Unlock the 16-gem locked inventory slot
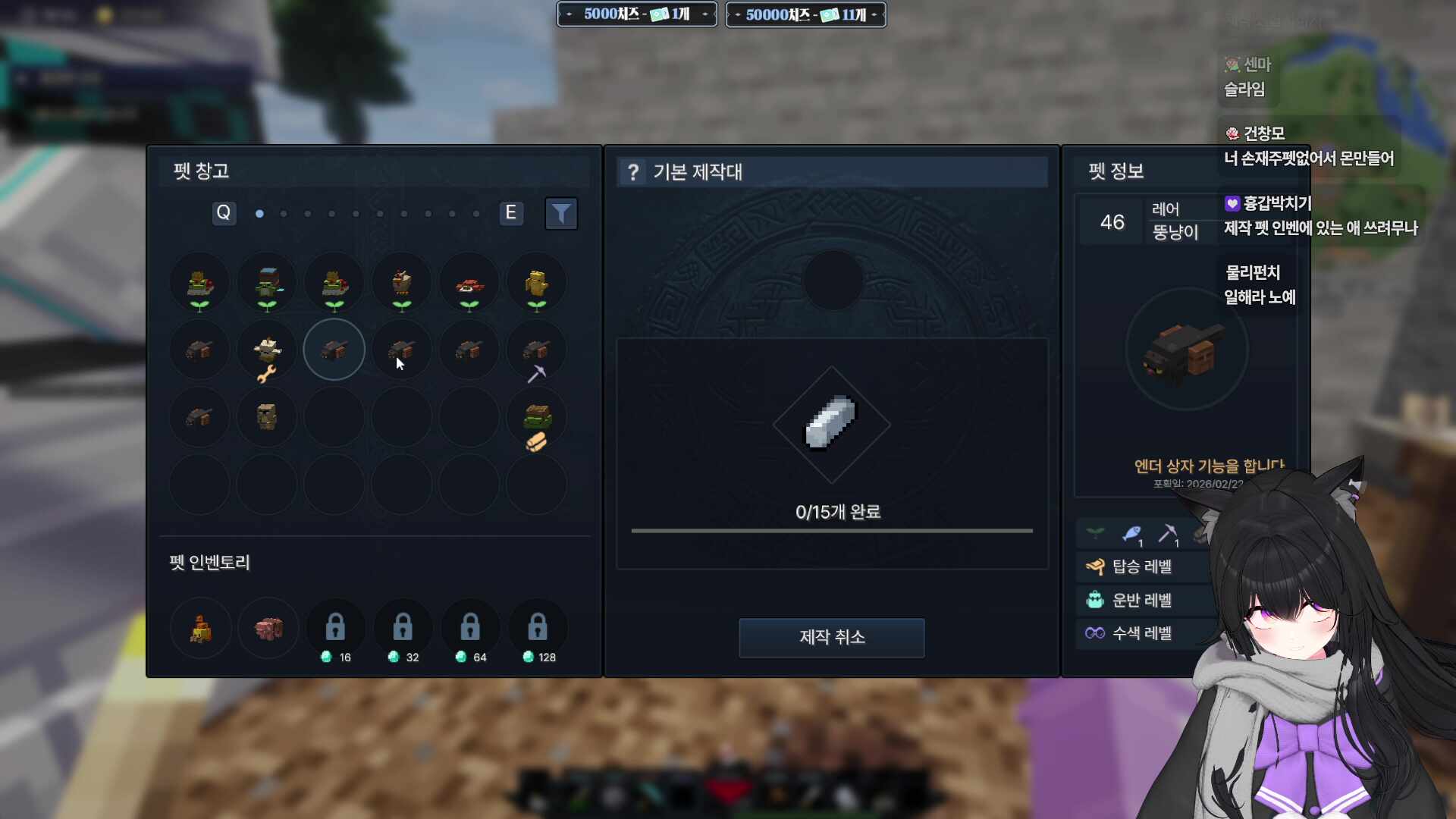The image size is (1456, 819). tap(334, 626)
